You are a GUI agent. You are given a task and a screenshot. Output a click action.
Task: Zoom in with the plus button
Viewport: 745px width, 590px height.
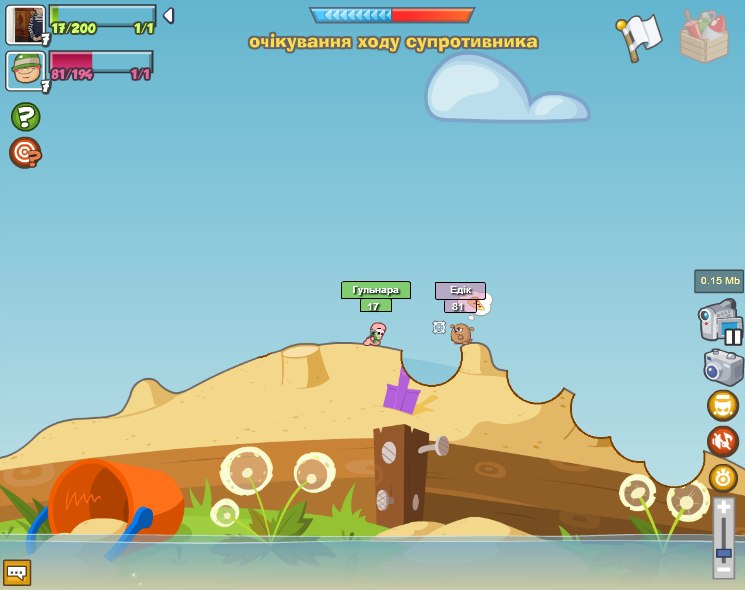tap(723, 506)
